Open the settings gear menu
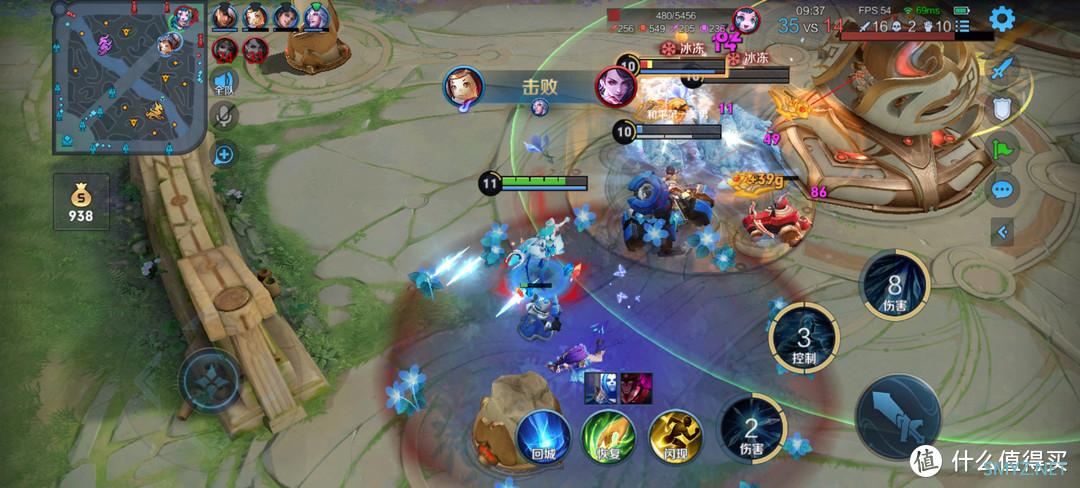 (1002, 18)
